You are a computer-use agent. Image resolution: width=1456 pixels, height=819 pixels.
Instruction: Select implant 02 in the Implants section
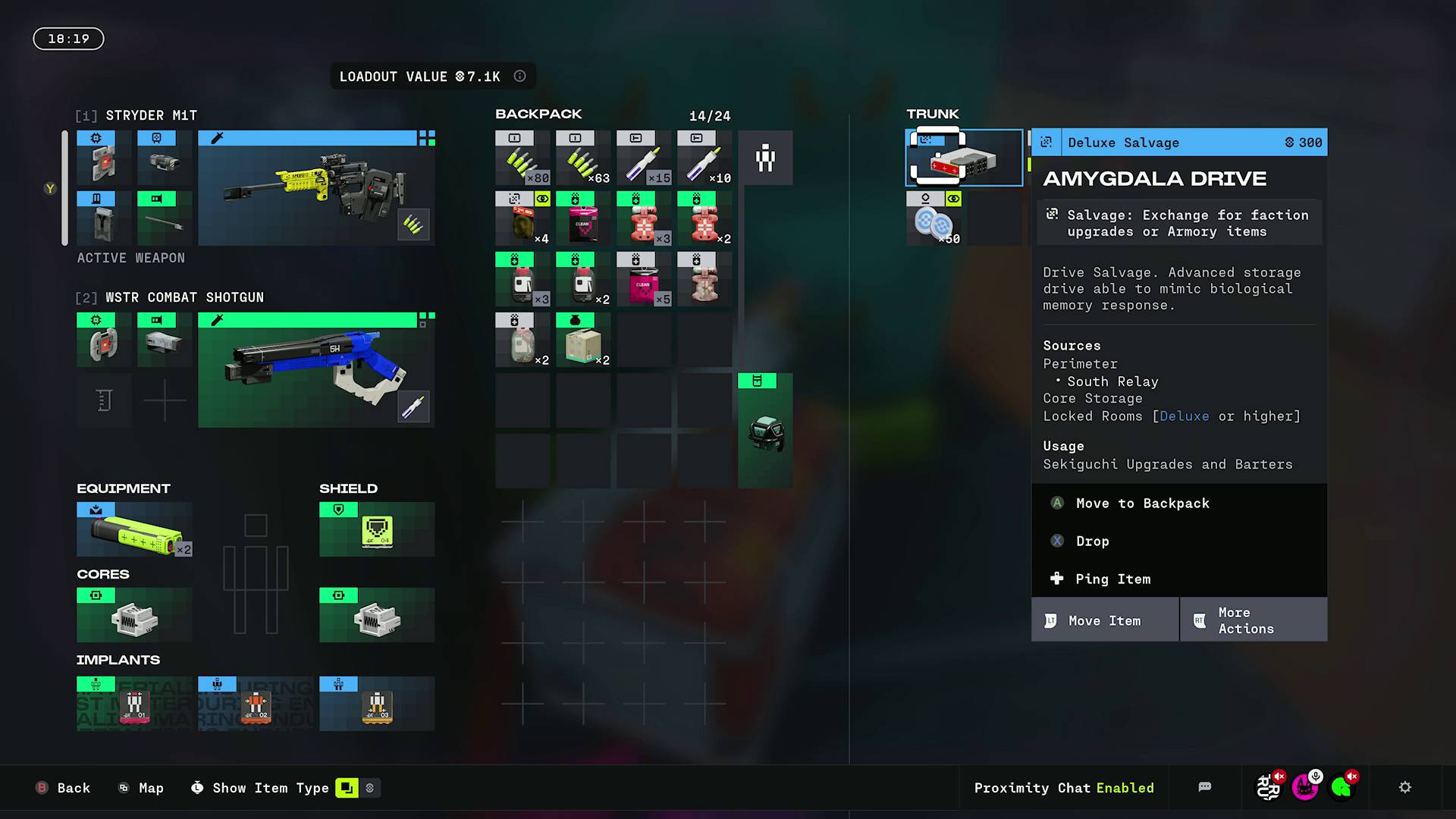[256, 705]
